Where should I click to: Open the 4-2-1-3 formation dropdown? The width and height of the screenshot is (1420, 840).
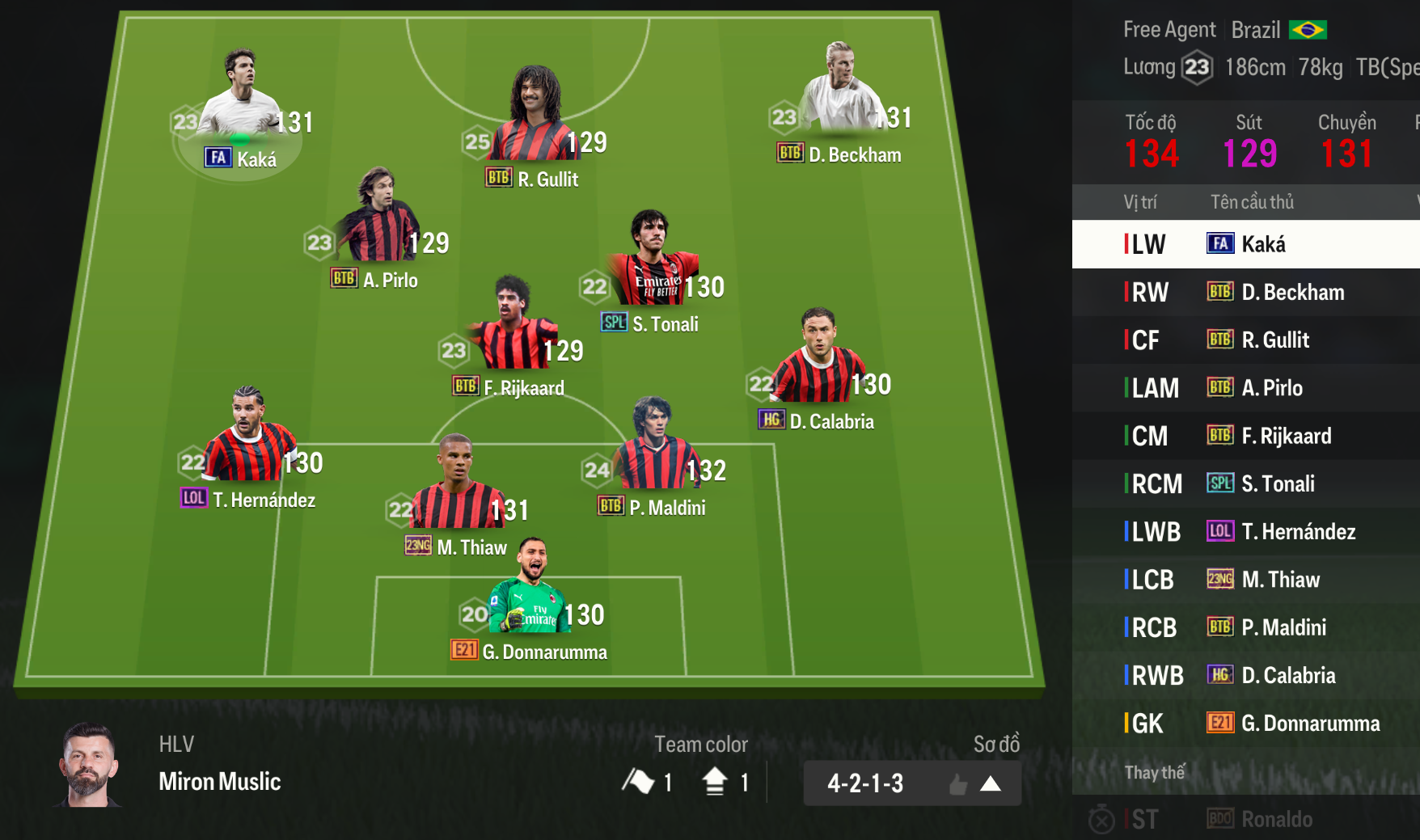point(911,783)
